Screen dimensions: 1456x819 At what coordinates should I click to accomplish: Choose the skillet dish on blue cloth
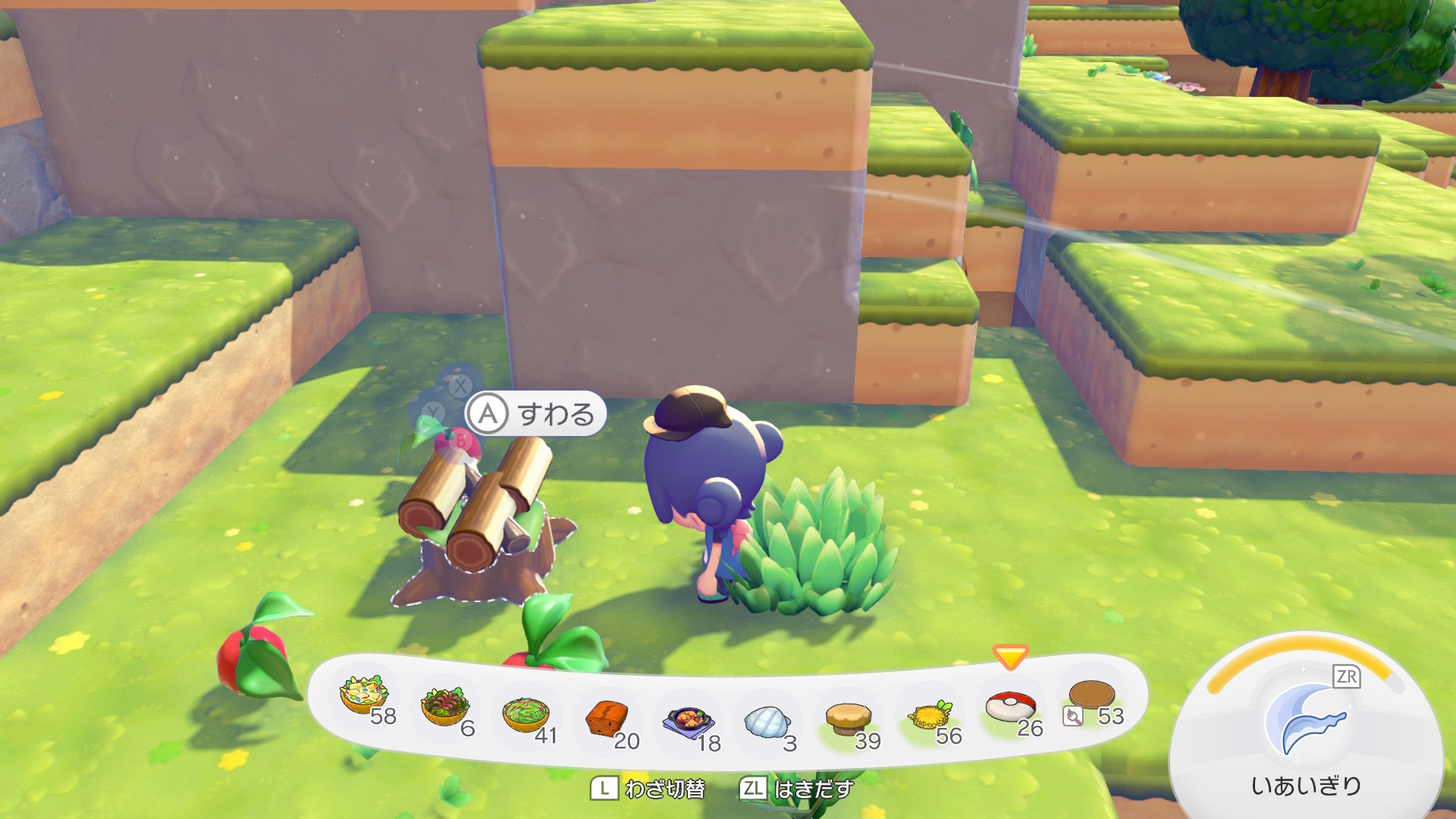tap(688, 721)
